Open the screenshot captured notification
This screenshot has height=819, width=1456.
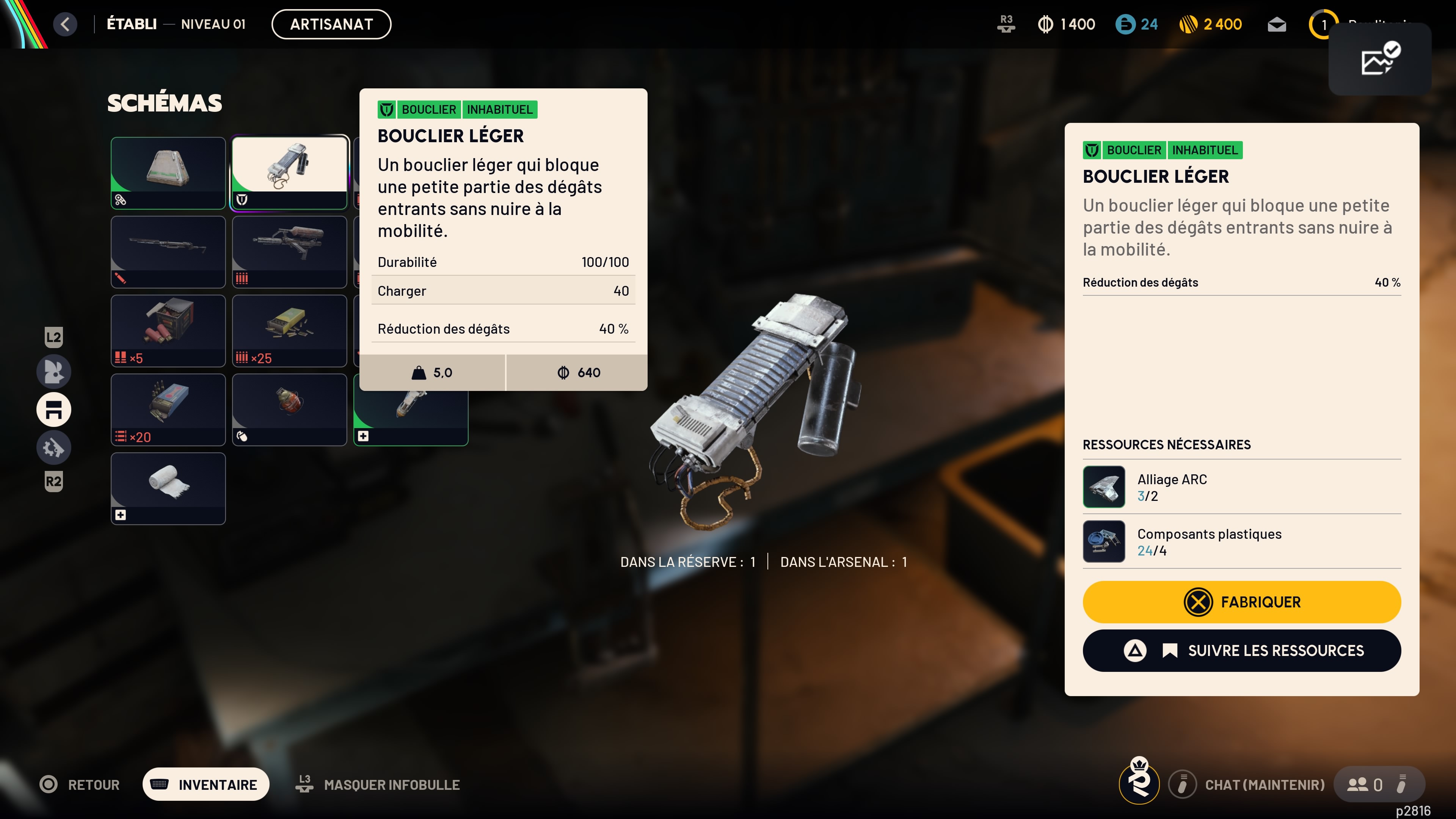pyautogui.click(x=1379, y=59)
